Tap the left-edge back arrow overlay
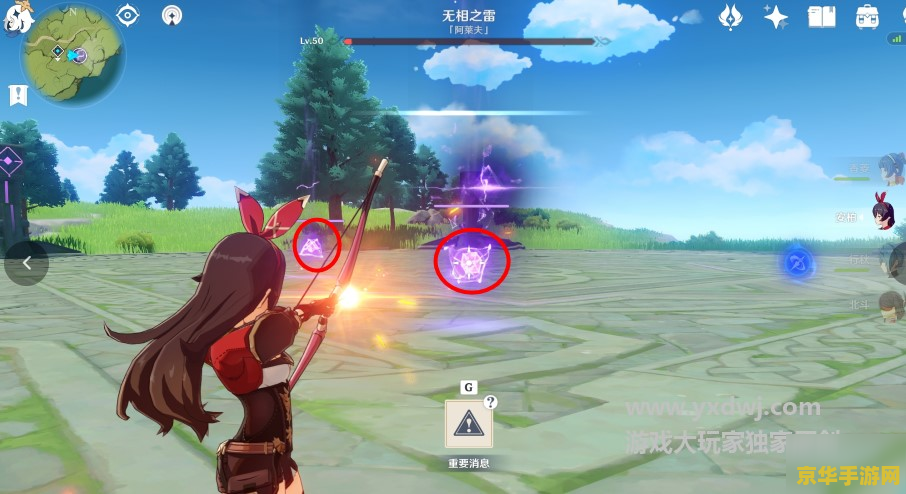The width and height of the screenshot is (906, 494). (26, 263)
